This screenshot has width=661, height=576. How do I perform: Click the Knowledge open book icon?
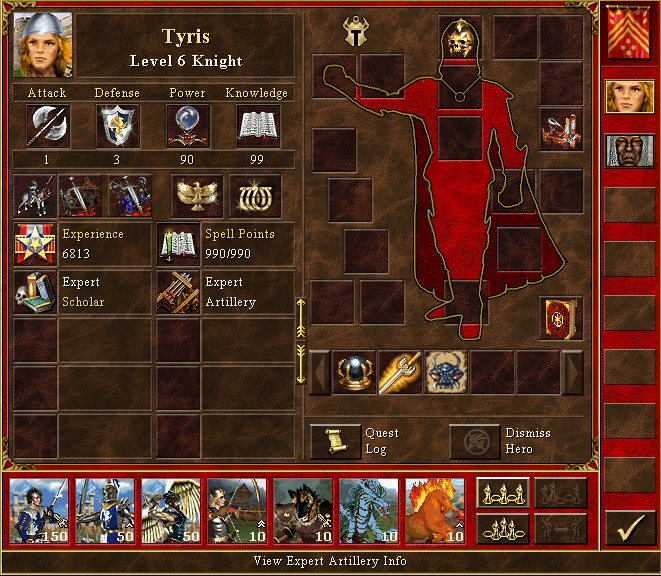pos(257,126)
